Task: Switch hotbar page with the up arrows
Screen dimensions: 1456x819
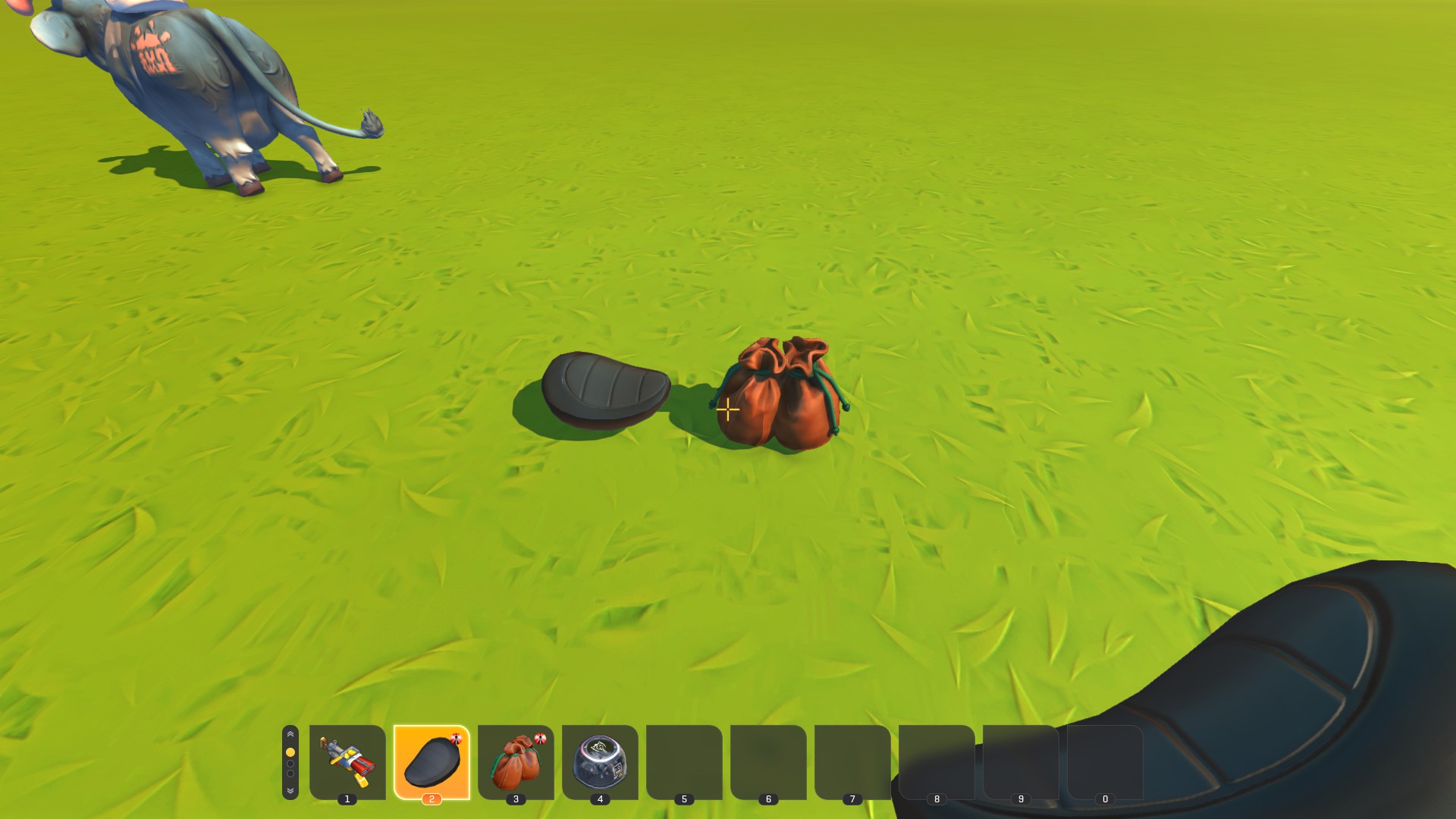Action: [x=290, y=735]
